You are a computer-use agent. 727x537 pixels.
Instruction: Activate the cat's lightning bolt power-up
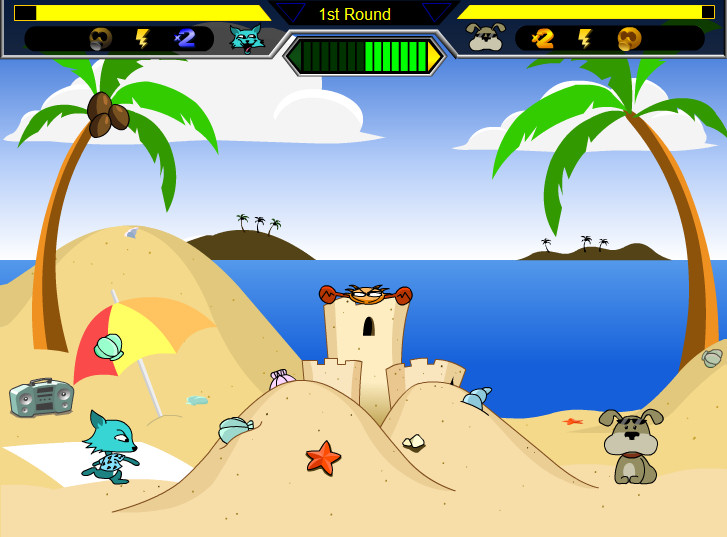143,39
